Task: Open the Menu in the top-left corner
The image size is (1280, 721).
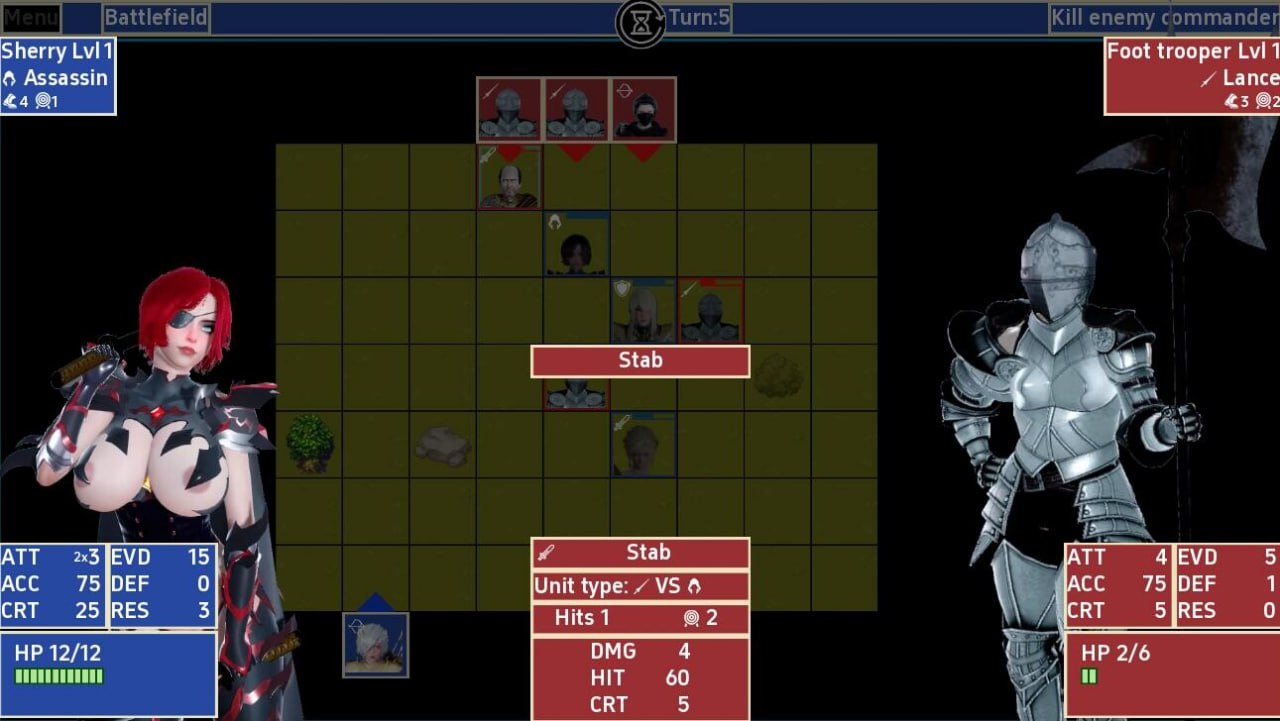Action: tap(30, 17)
